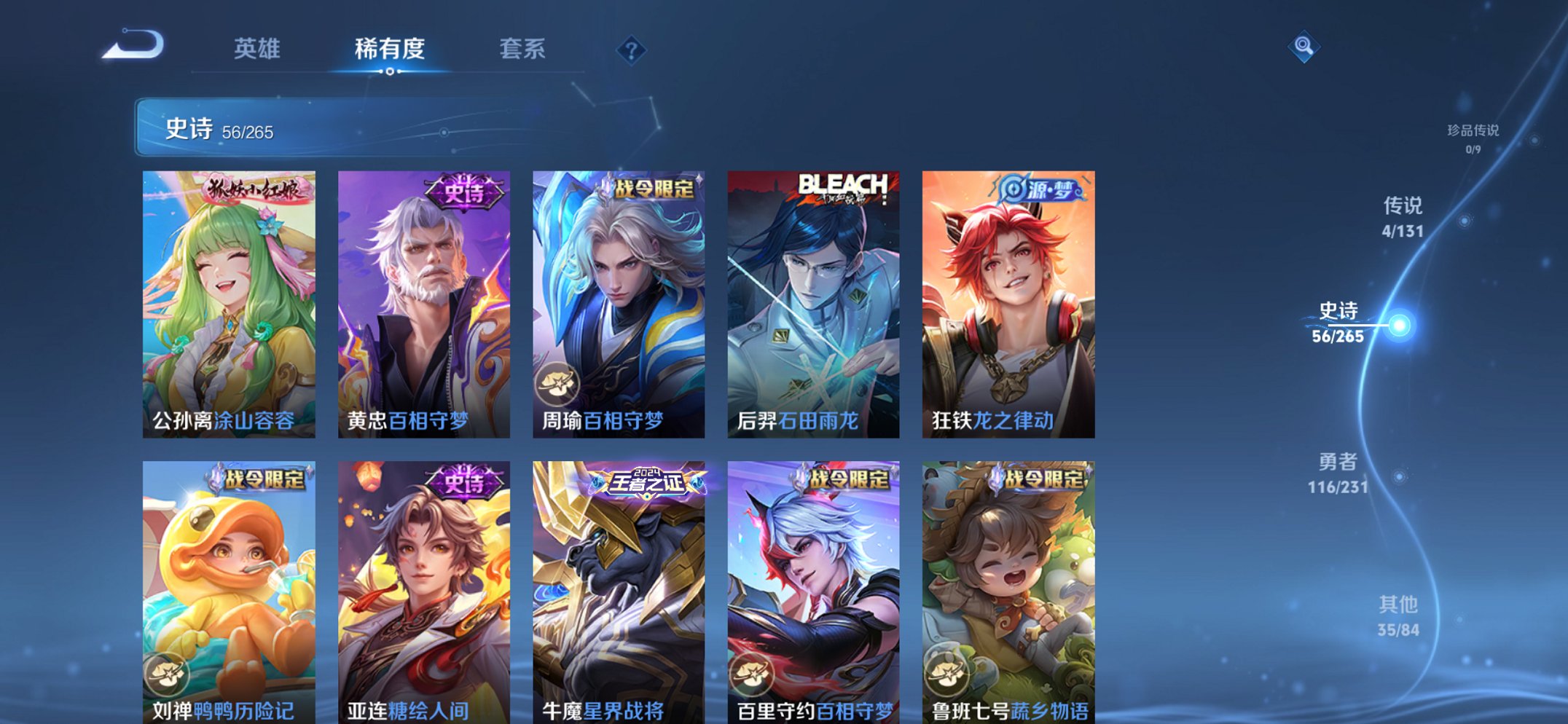Click the feather emblem icon on 百里守约's card
This screenshot has height=724, width=1568.
coord(750,676)
